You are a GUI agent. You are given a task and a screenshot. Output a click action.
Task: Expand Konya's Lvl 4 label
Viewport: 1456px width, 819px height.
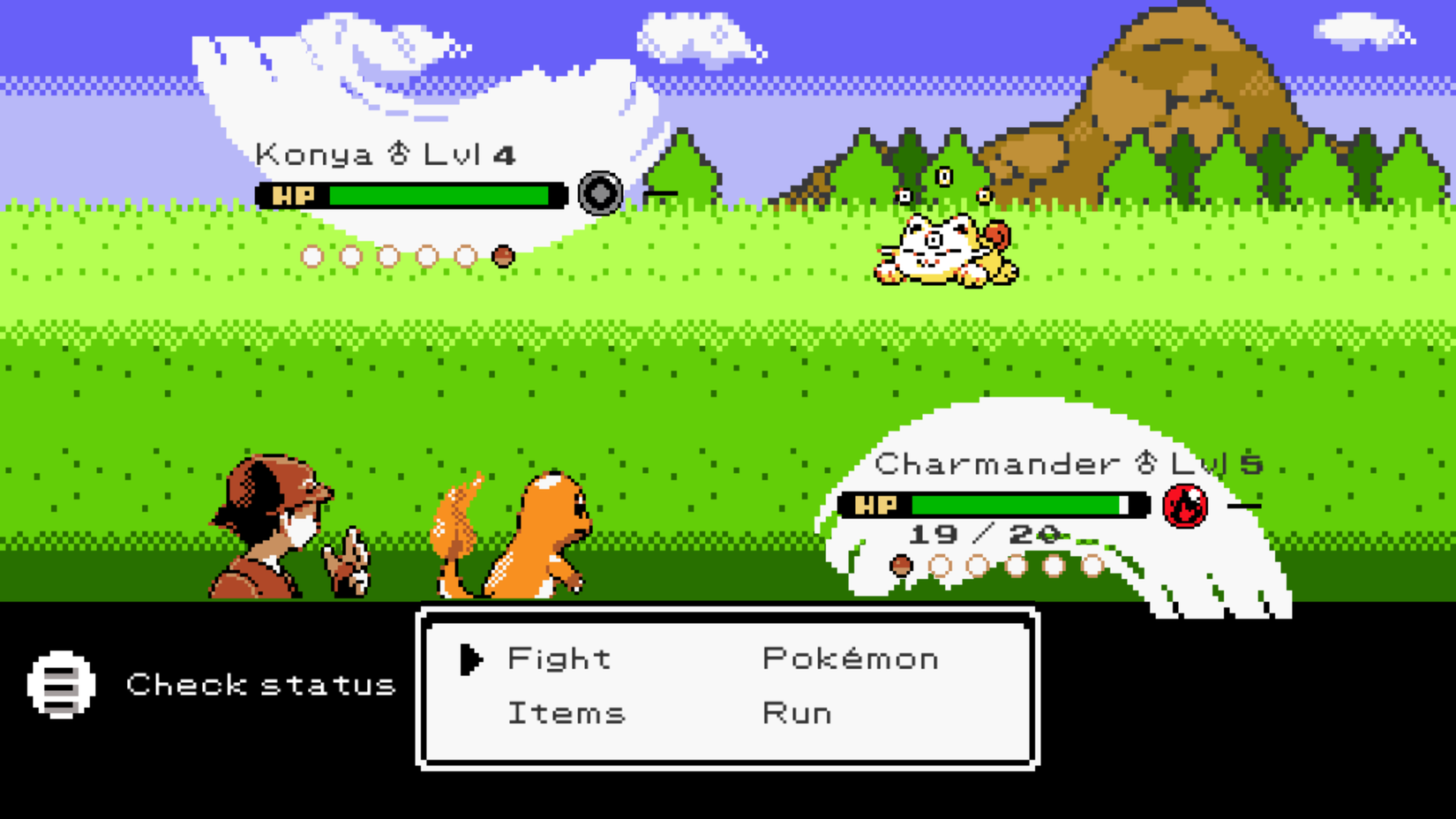[469, 152]
